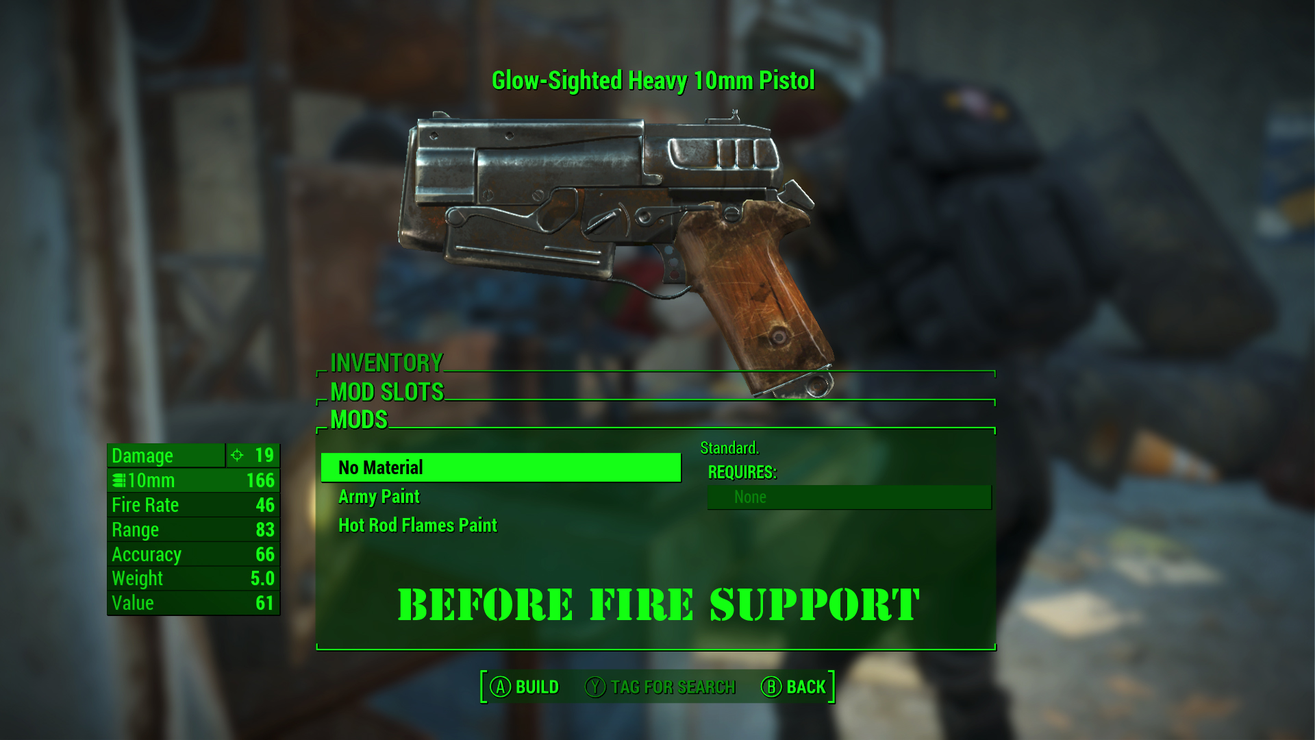
Task: Select the No Material mod entry
Action: 500,468
